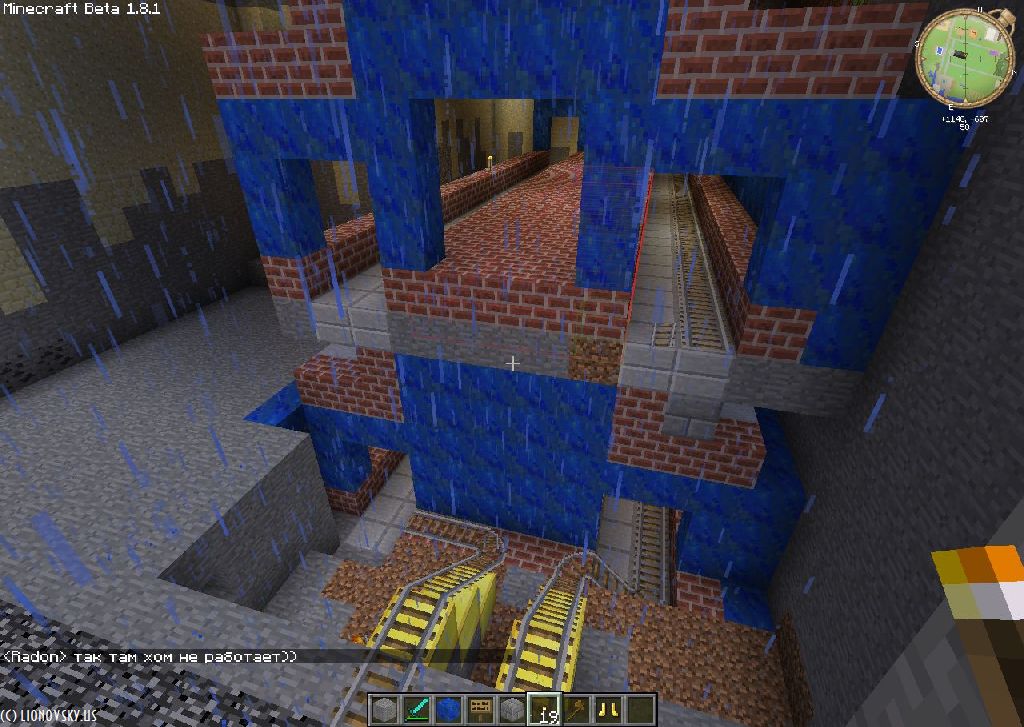Select the wooden sign hotbar slot
This screenshot has width=1024, height=727.
pyautogui.click(x=480, y=710)
